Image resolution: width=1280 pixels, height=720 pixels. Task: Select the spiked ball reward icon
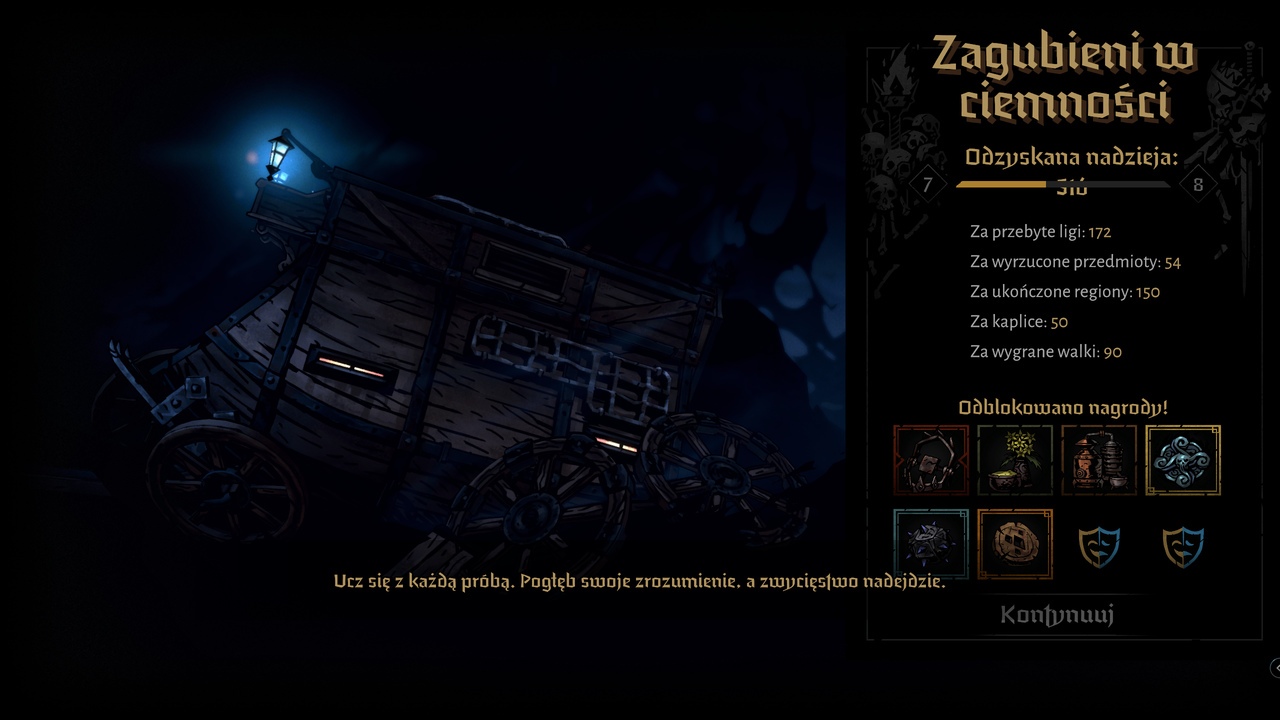[929, 544]
